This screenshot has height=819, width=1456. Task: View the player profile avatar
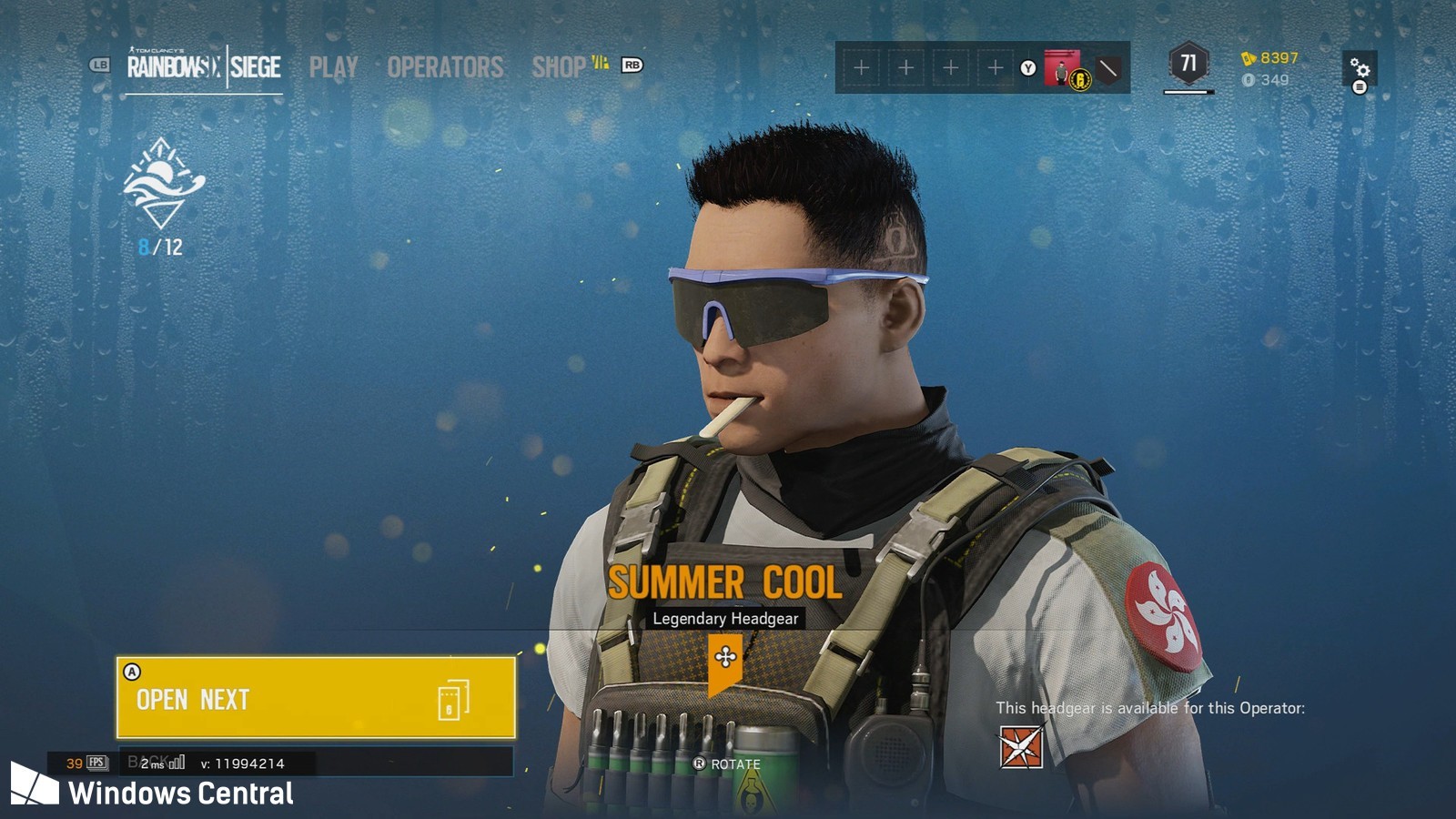(x=1061, y=67)
